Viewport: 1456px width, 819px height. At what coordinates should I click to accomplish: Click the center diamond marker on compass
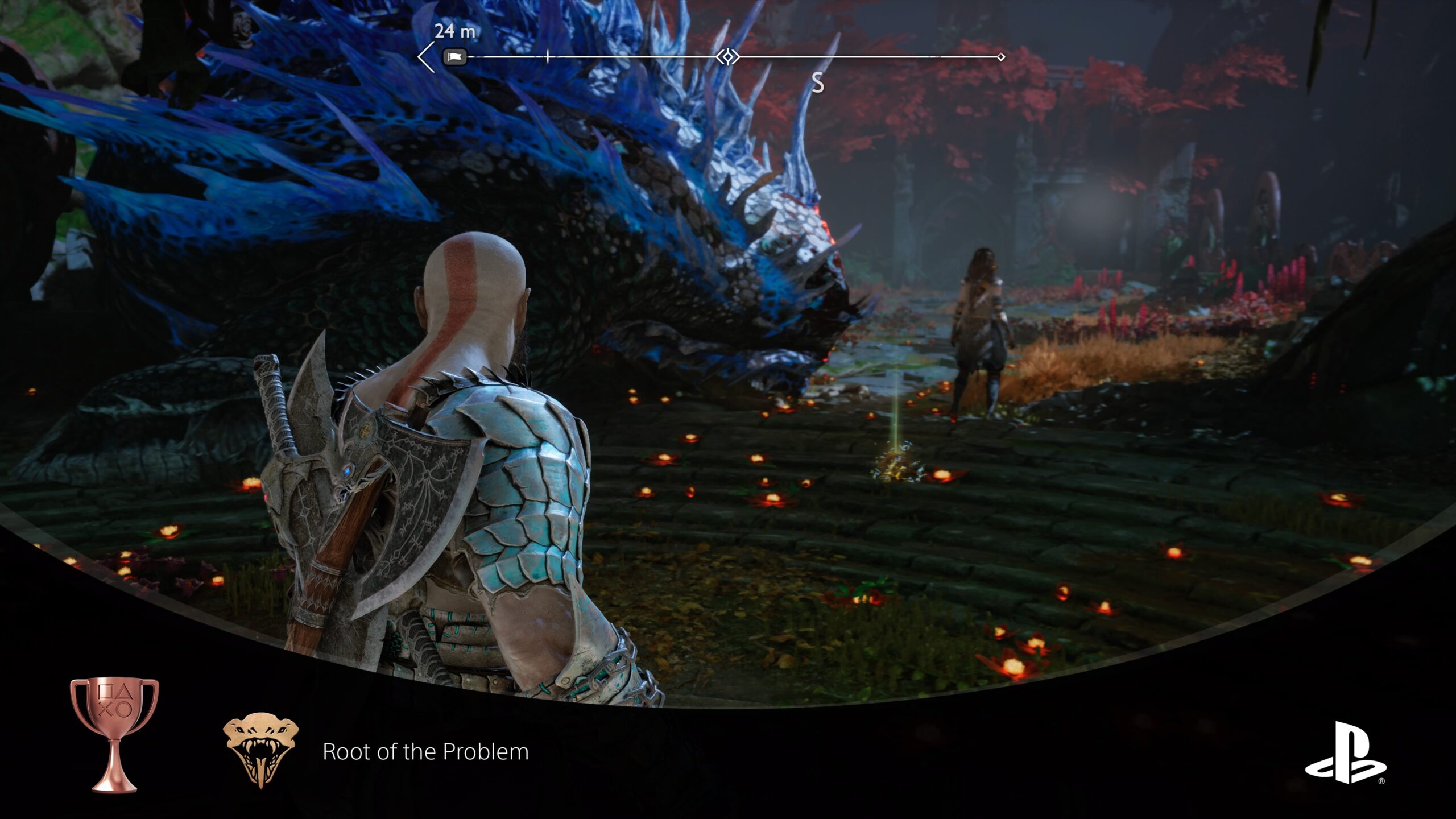tap(727, 57)
